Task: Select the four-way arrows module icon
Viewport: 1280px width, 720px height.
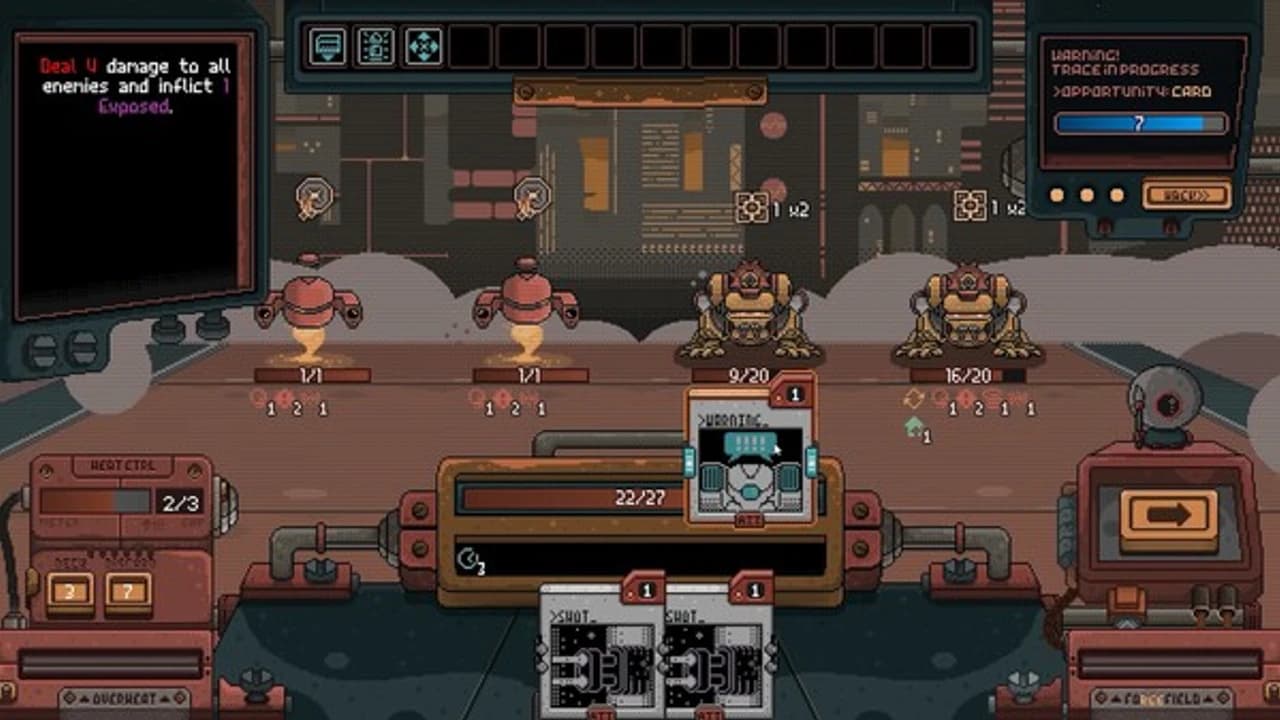Action: point(423,47)
